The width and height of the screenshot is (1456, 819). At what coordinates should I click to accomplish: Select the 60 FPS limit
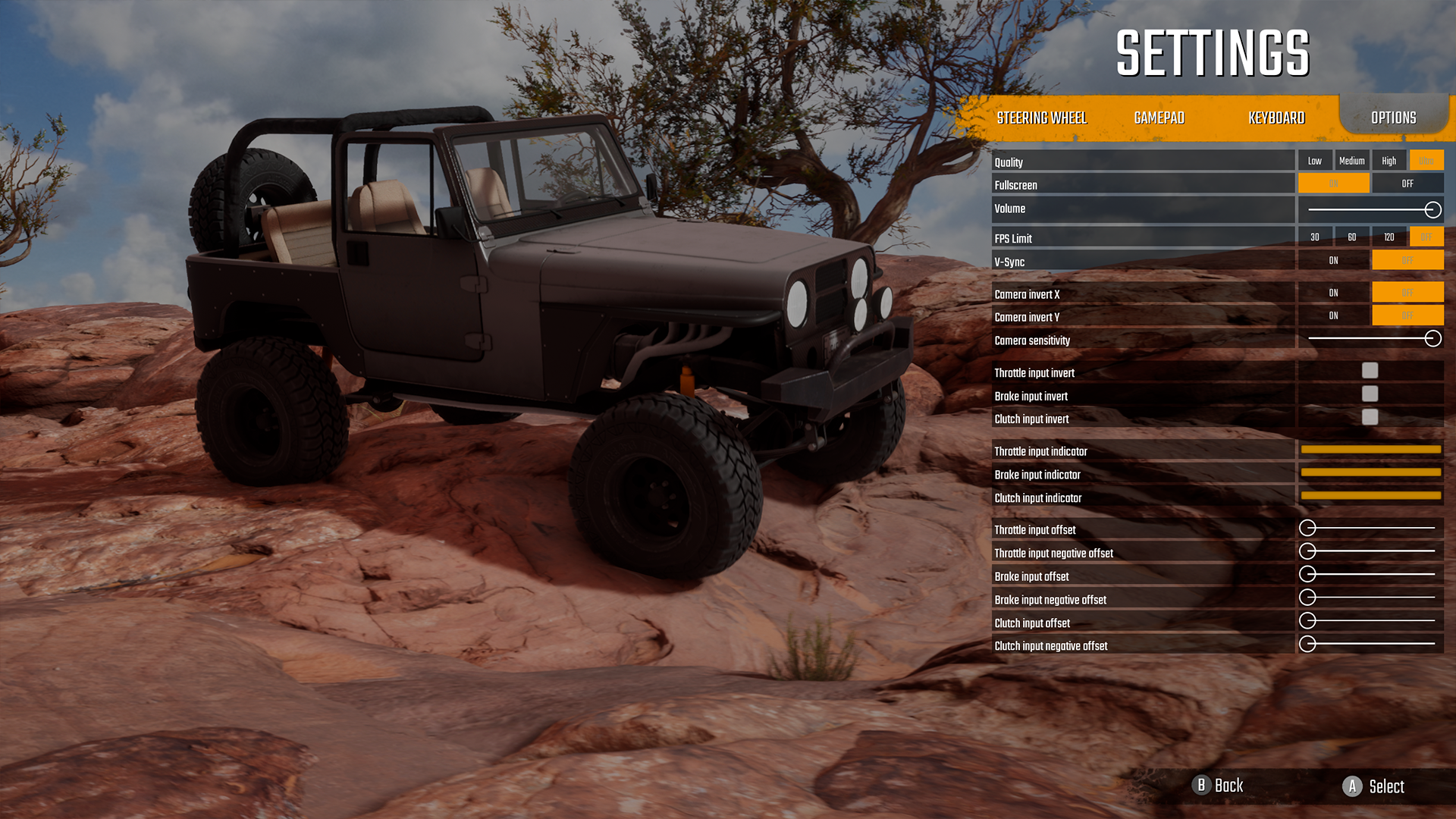[1351, 237]
